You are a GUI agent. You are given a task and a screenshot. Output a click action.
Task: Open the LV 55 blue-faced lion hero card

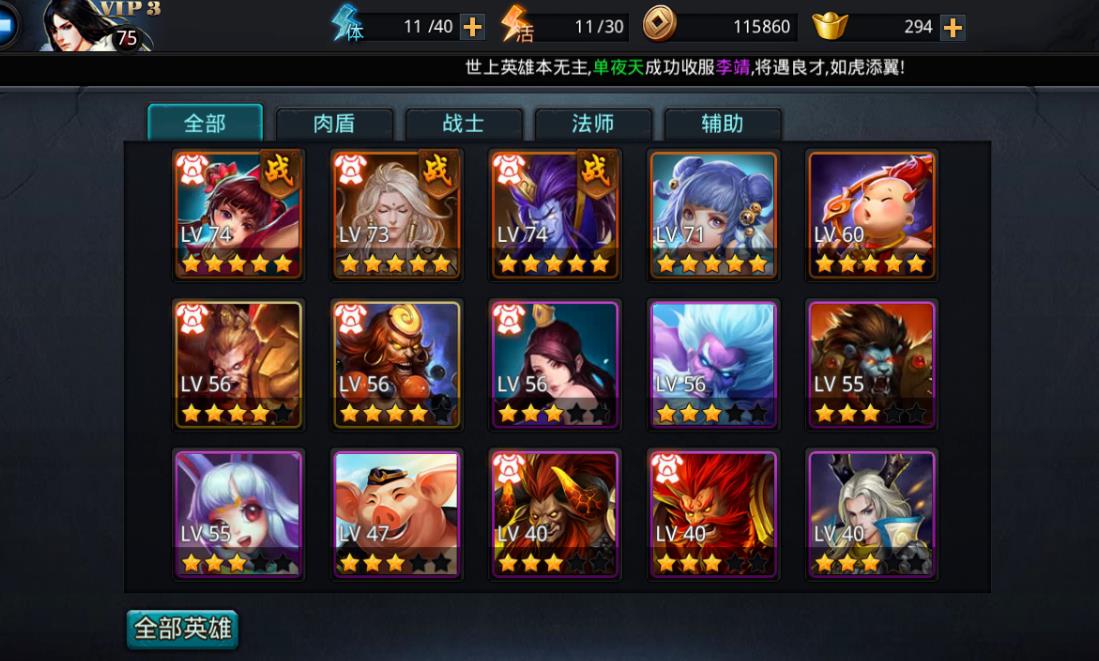point(872,365)
